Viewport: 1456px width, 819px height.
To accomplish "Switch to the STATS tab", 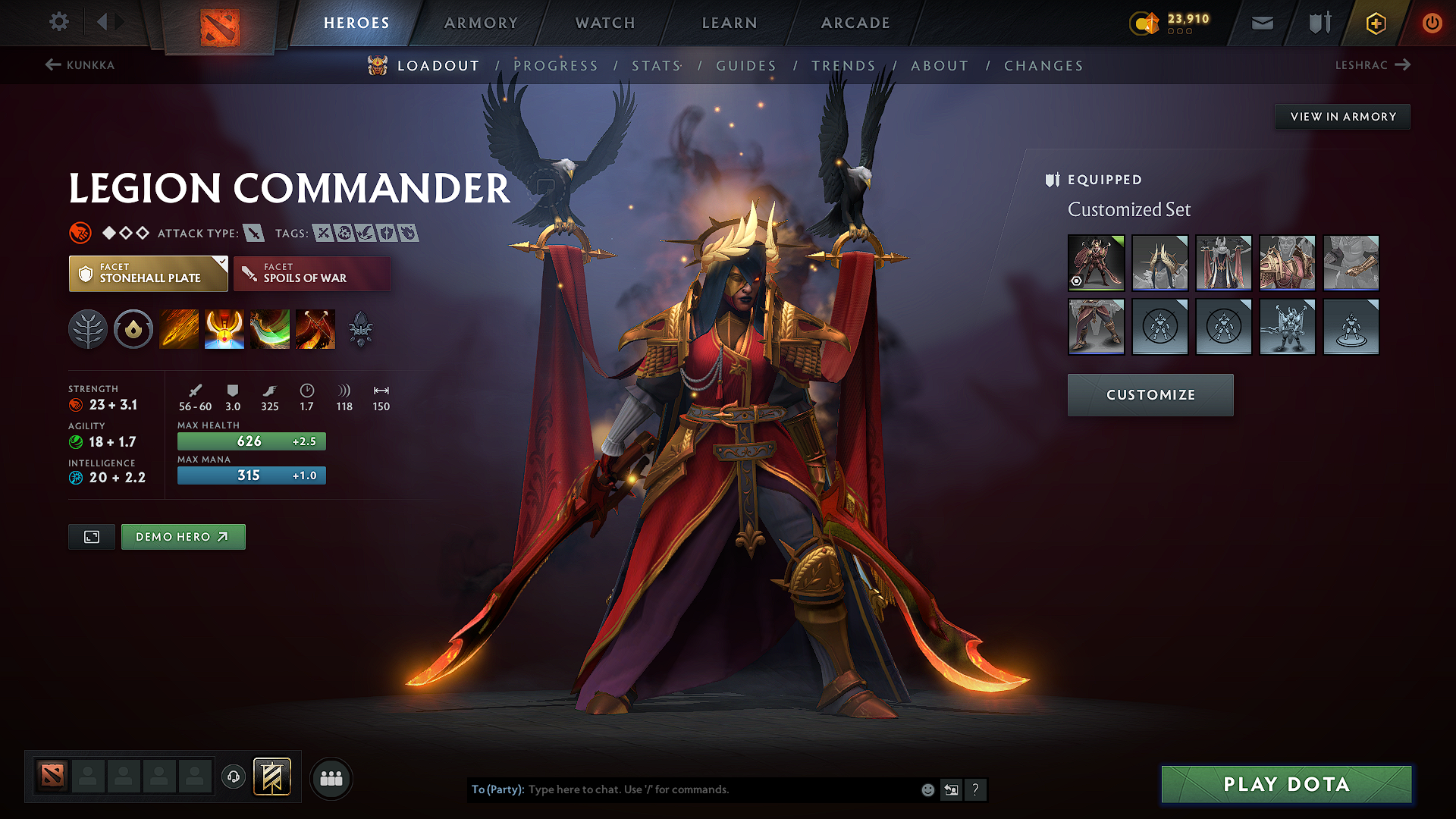I will (654, 66).
